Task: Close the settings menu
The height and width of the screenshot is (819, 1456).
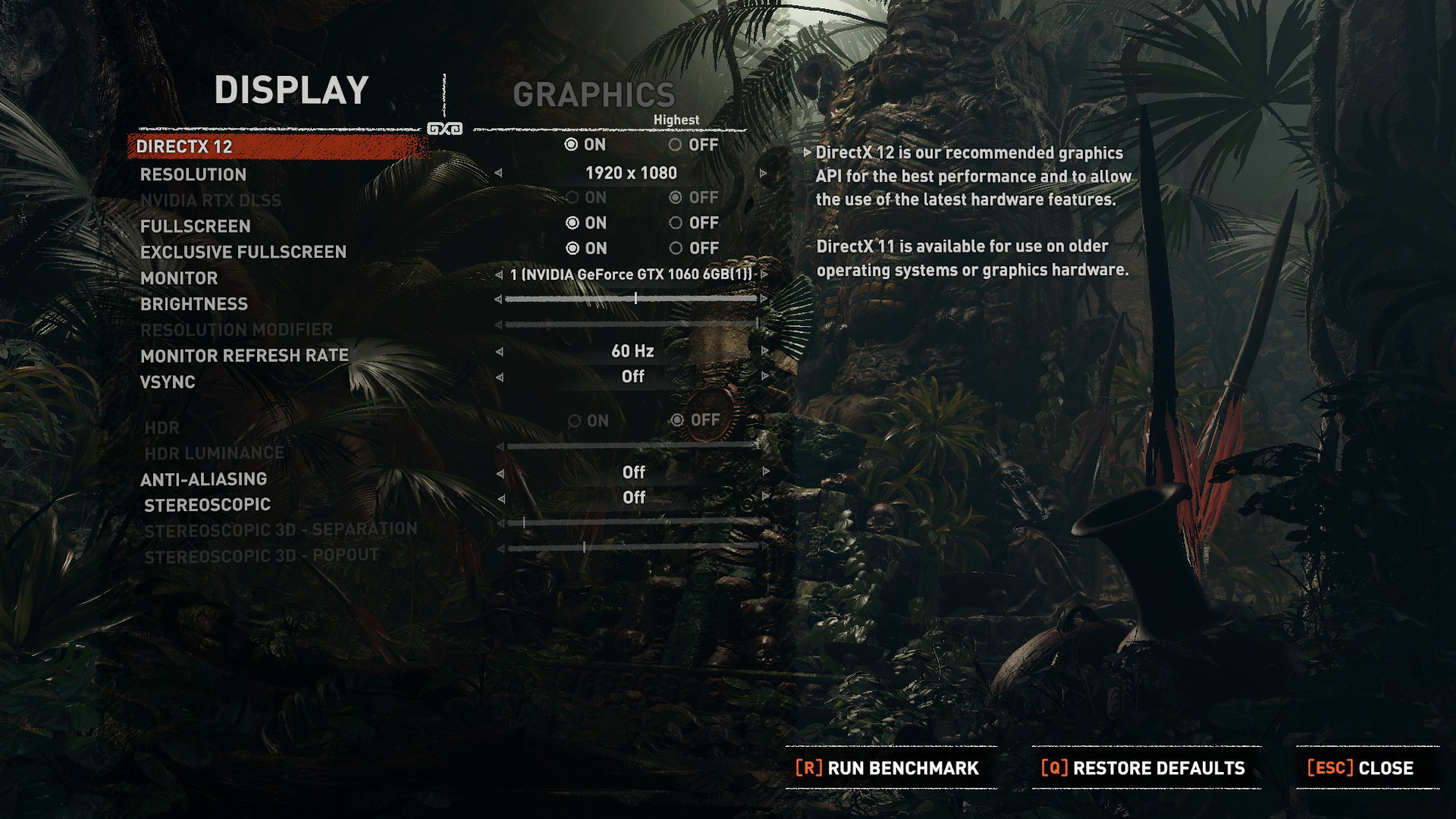Action: click(x=1360, y=768)
